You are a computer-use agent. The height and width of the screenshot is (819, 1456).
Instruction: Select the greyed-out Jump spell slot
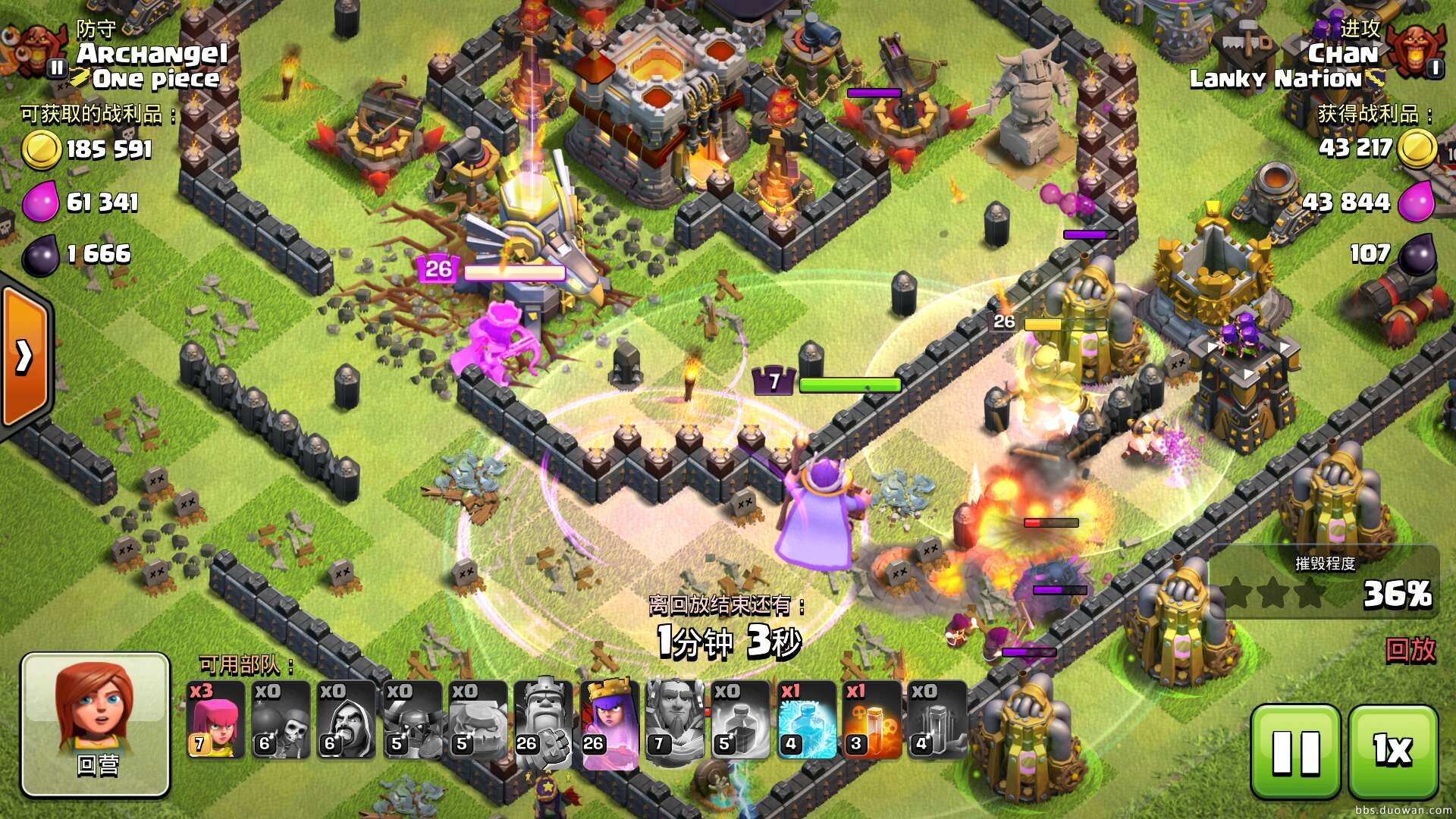tap(937, 720)
